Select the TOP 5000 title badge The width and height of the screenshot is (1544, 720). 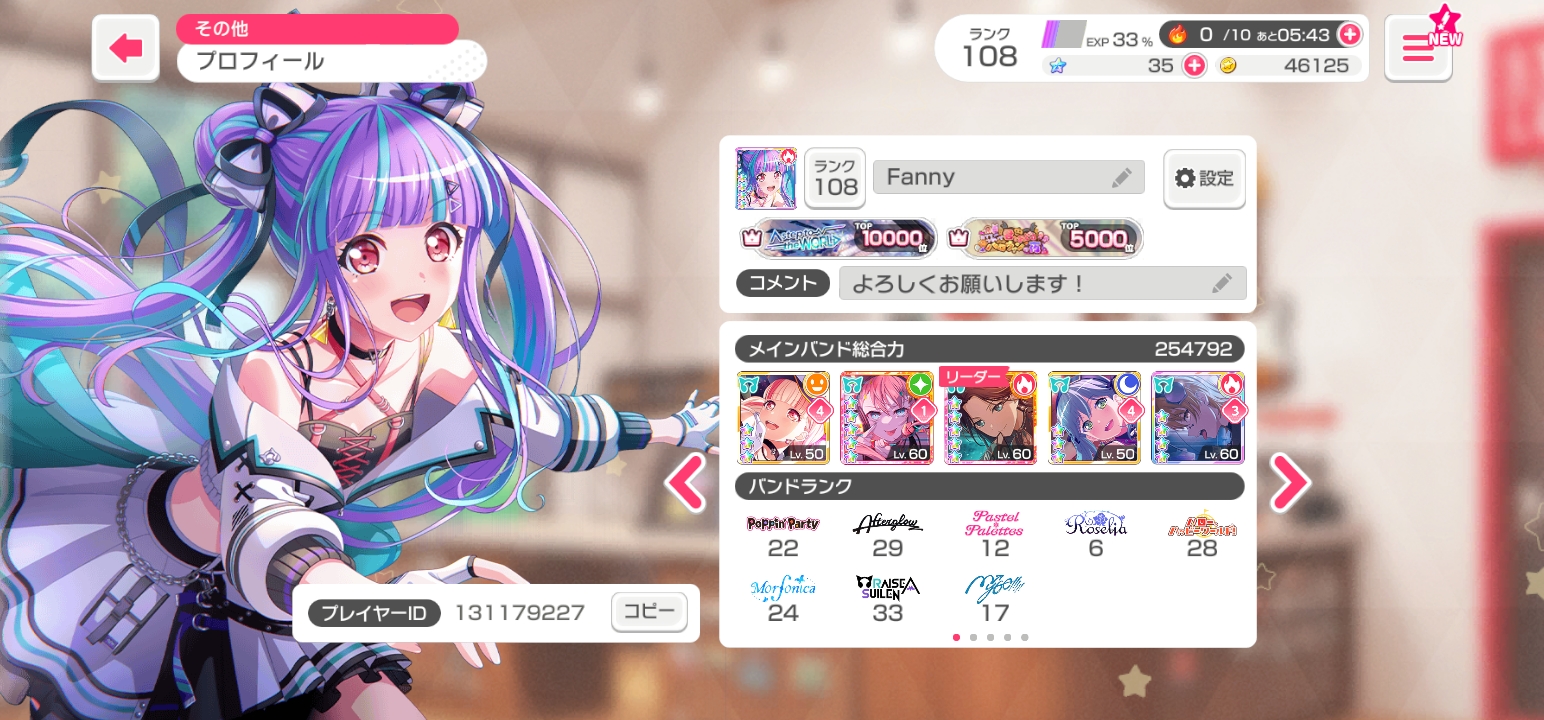1044,238
